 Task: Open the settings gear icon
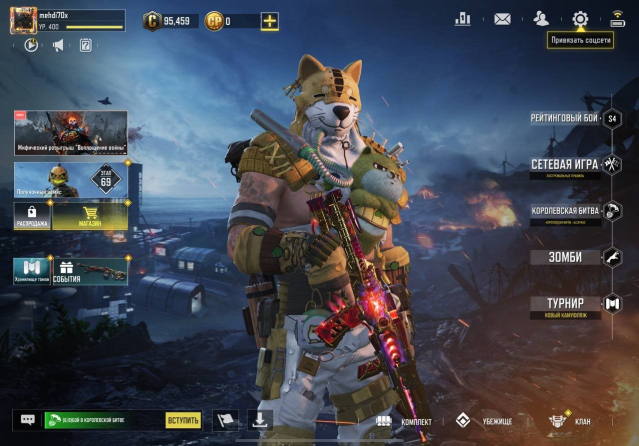(x=580, y=19)
